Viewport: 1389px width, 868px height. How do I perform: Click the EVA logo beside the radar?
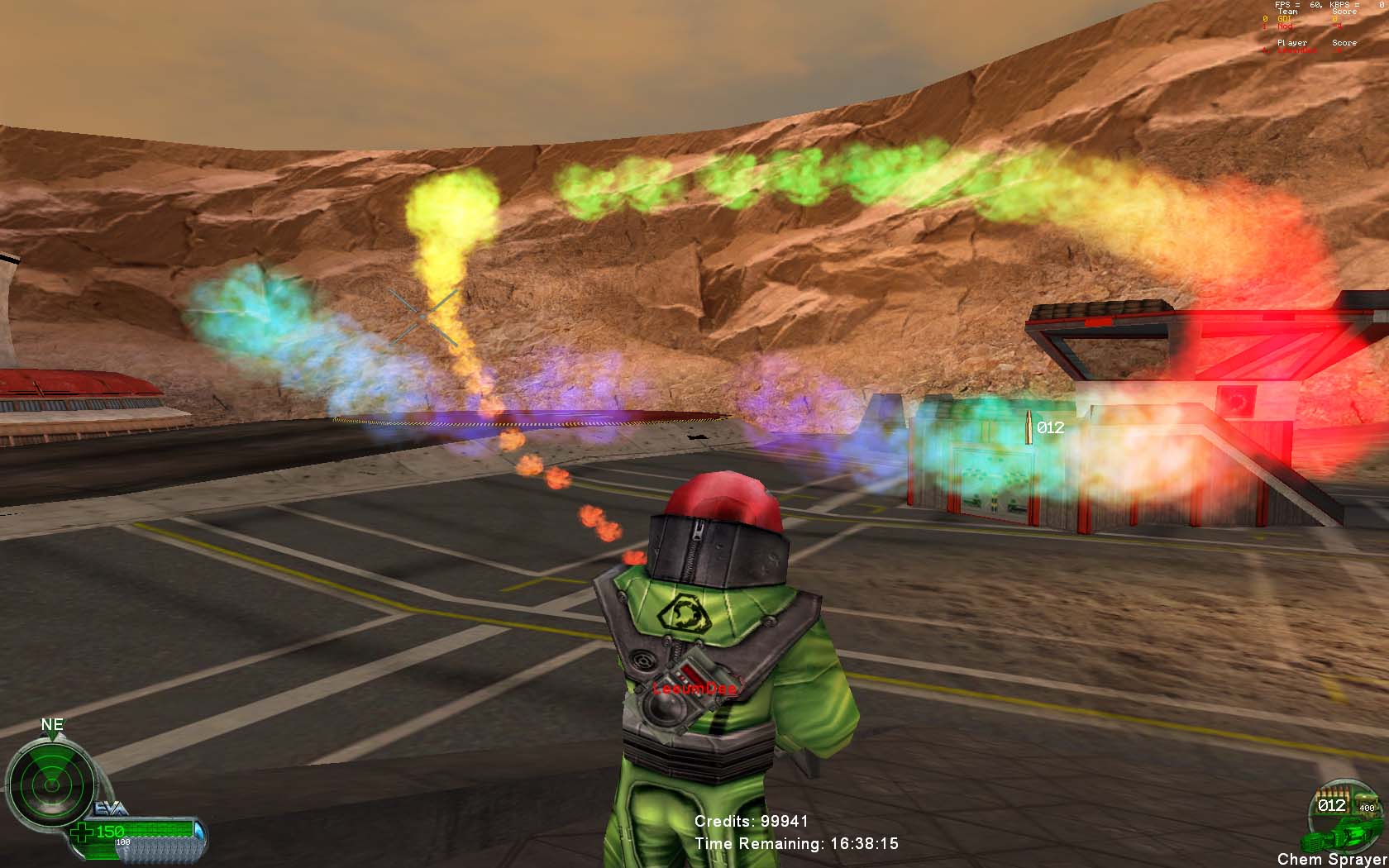point(111,808)
